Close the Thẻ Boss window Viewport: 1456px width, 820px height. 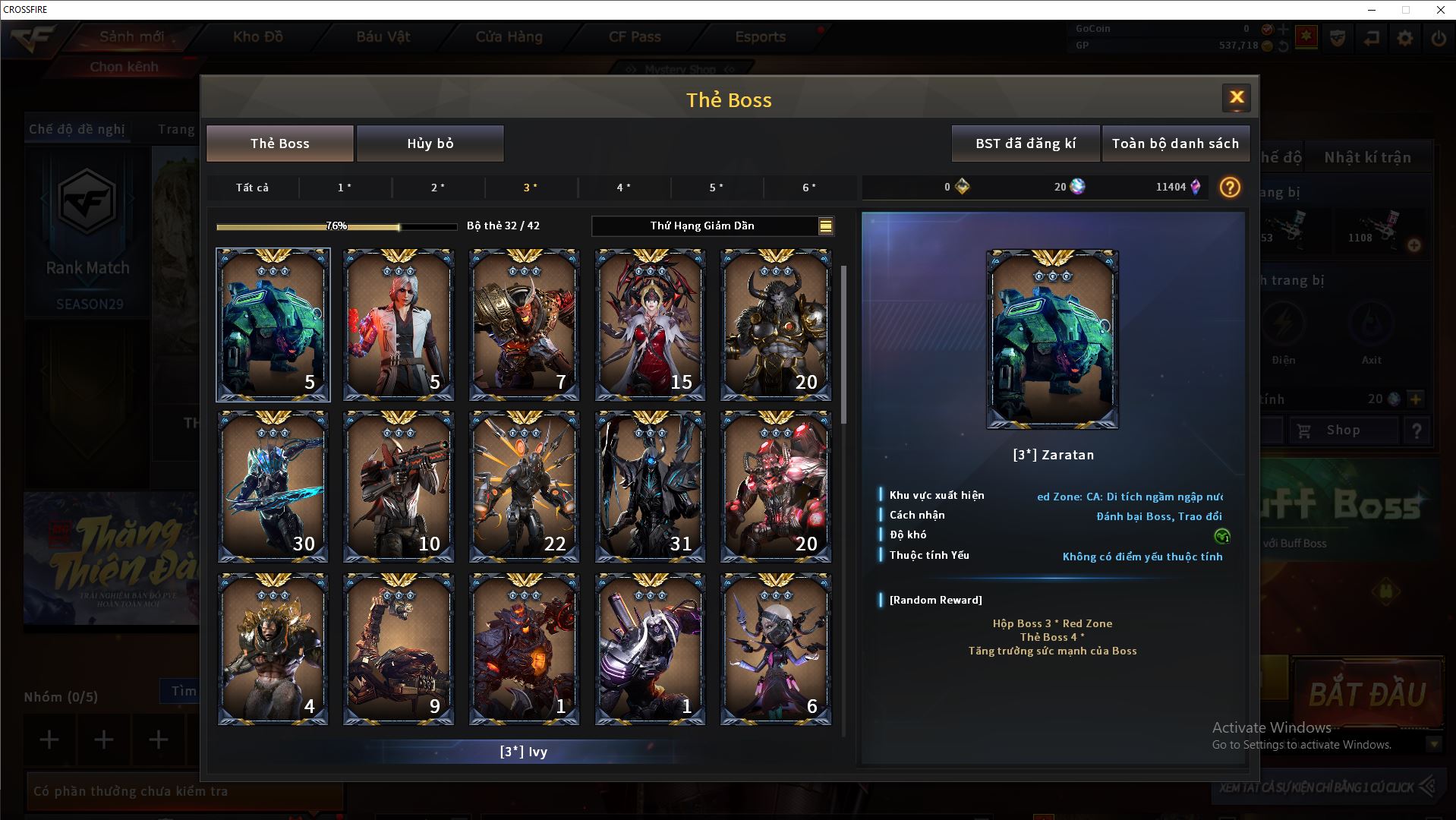(1236, 97)
